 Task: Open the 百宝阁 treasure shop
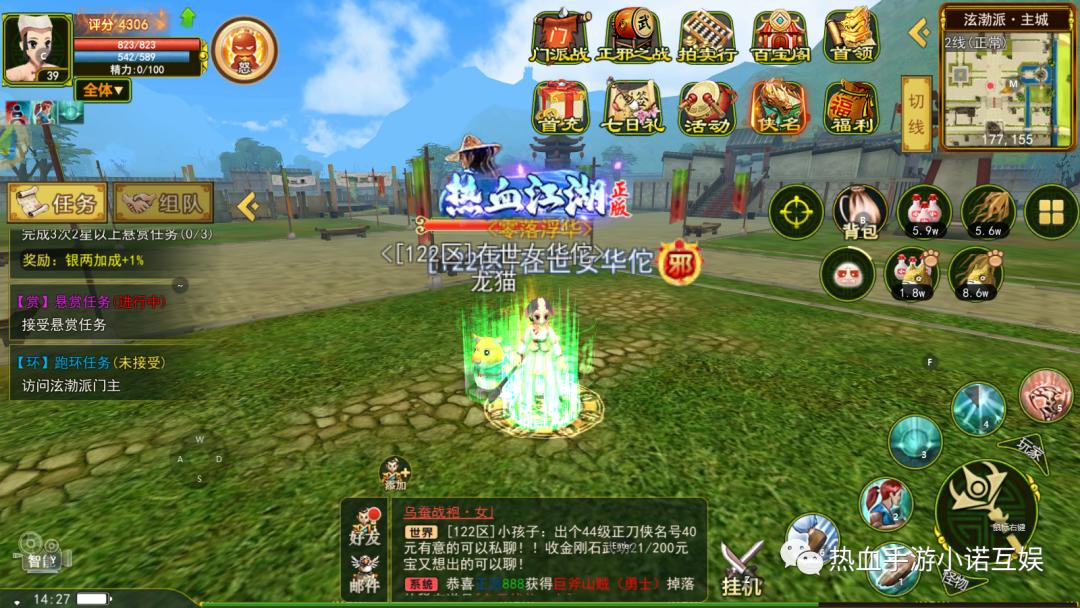coord(780,37)
